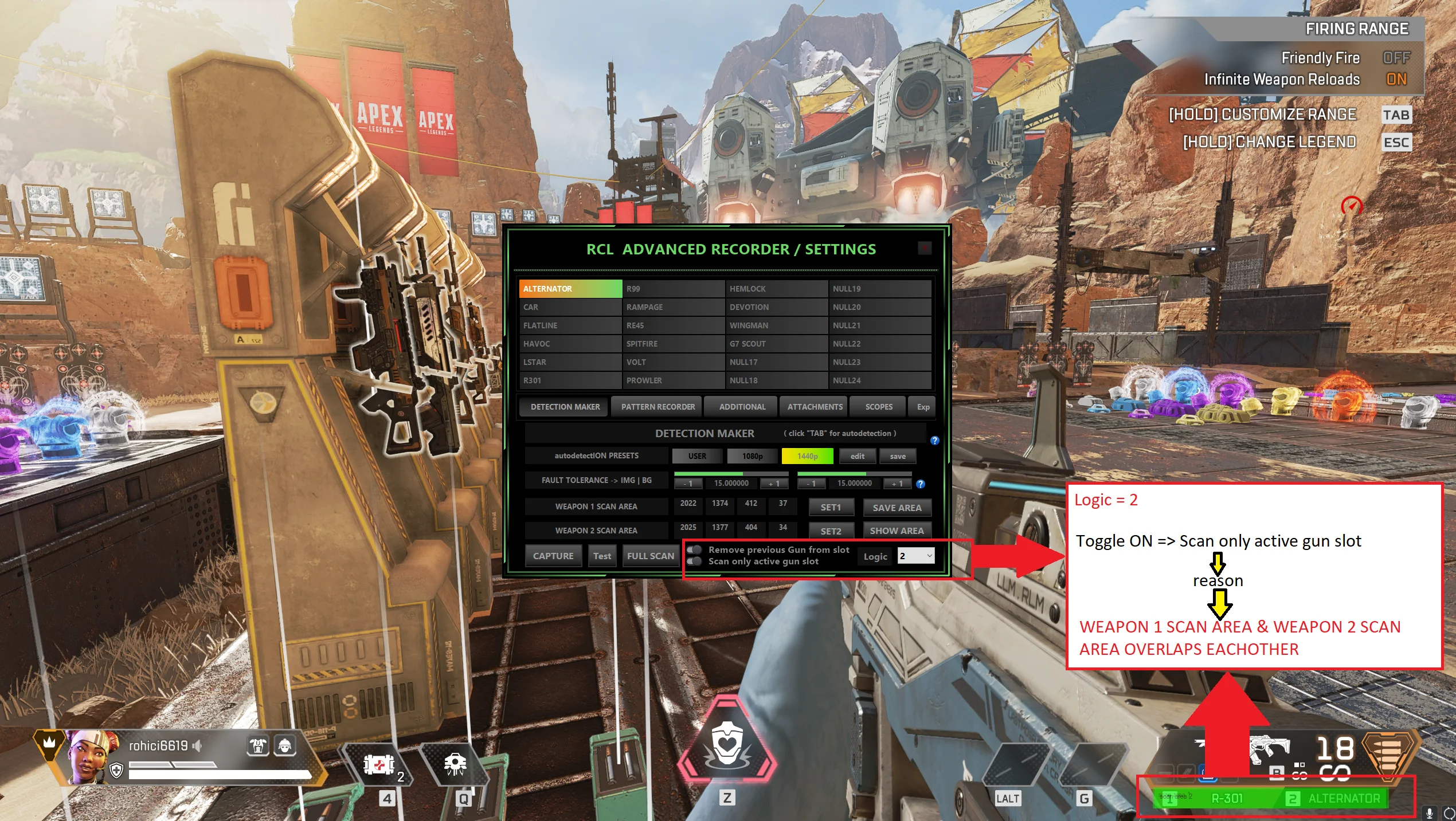Toggle Scan only active gun slot
The width and height of the screenshot is (1456, 821).
point(695,561)
